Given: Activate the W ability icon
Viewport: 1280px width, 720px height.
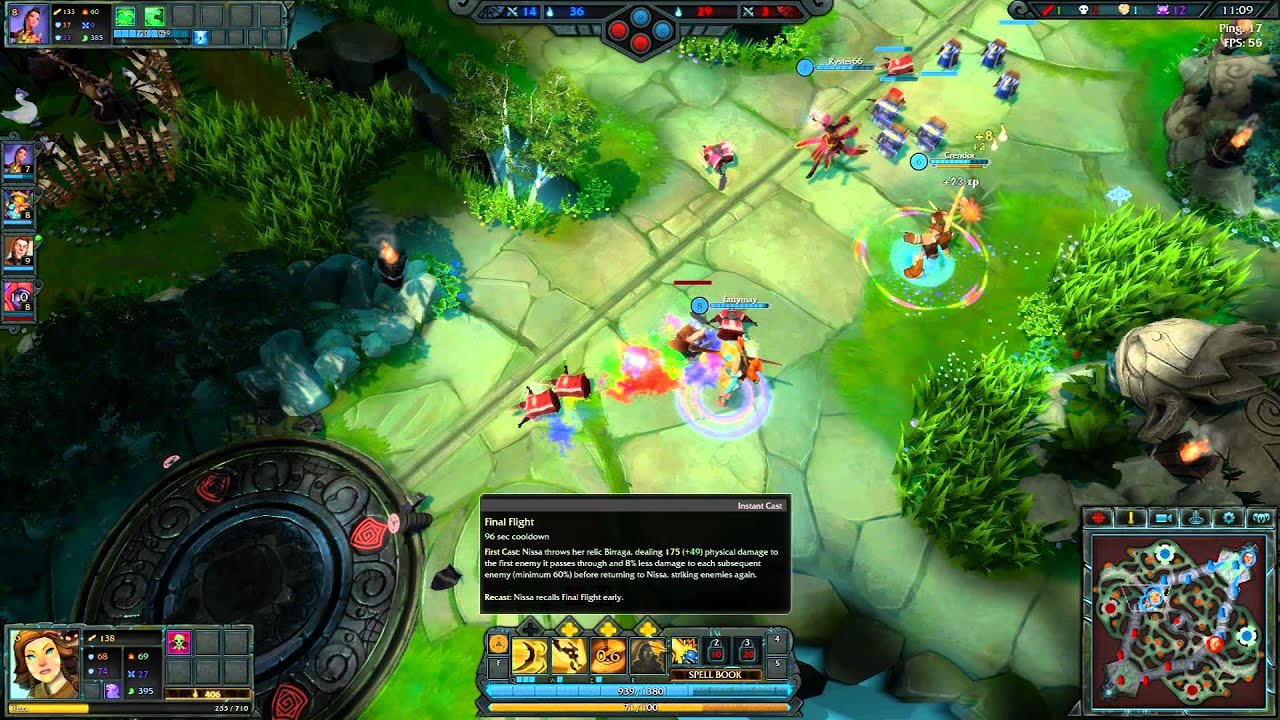Looking at the screenshot, I should (x=569, y=655).
